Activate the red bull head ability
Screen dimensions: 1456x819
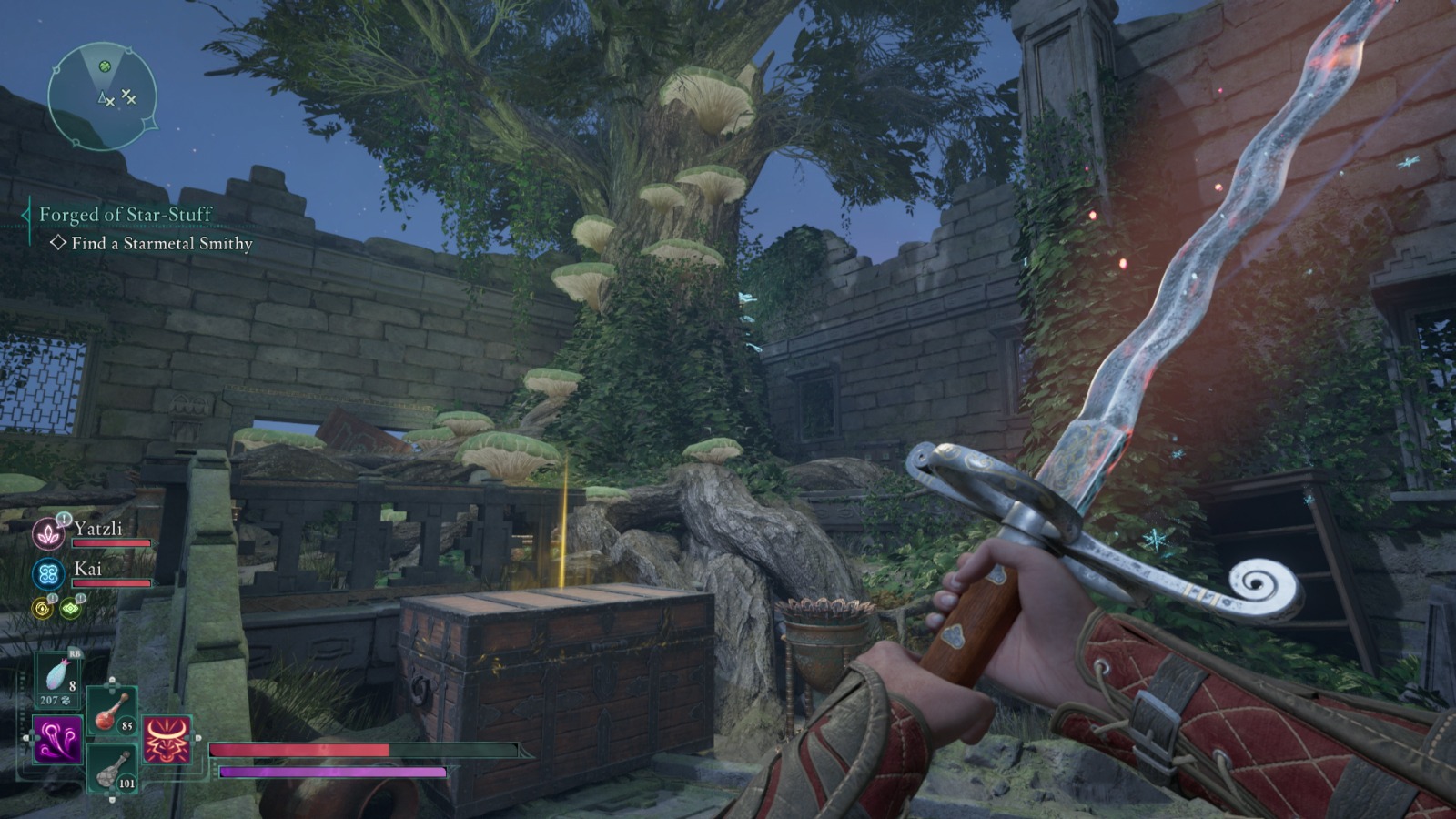(x=167, y=739)
